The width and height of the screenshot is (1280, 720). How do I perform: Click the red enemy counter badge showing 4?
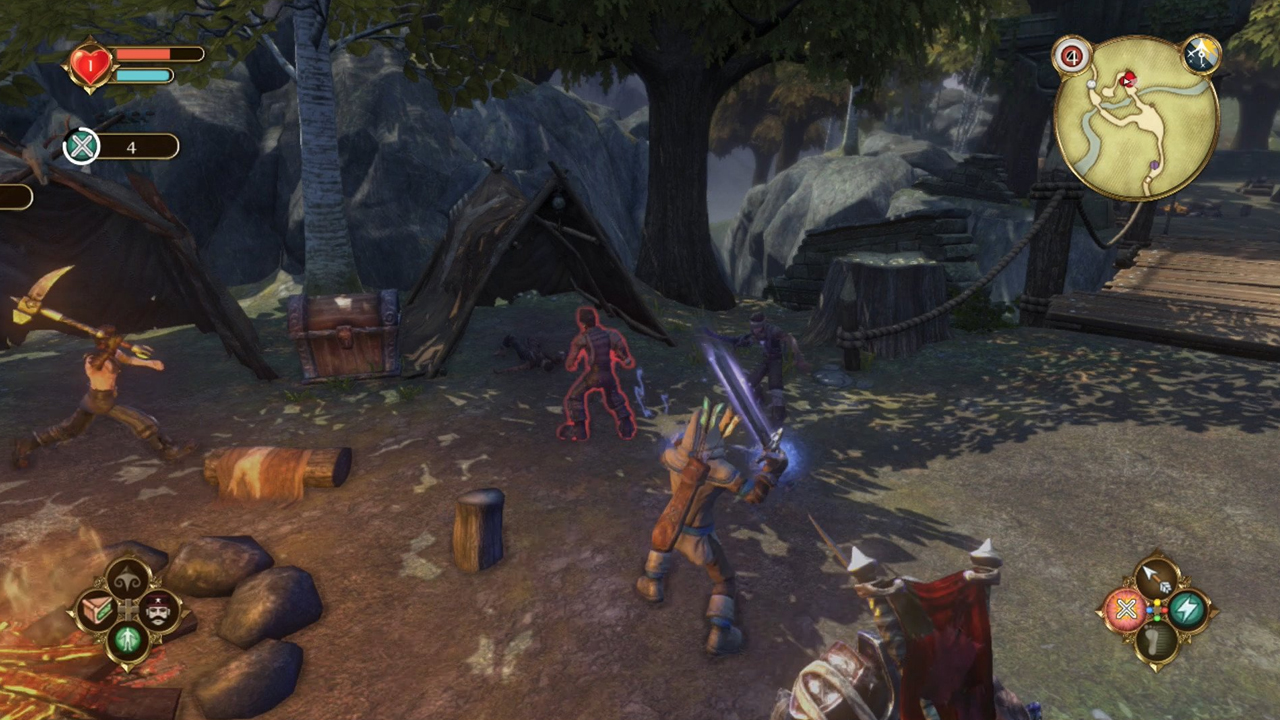[1071, 56]
